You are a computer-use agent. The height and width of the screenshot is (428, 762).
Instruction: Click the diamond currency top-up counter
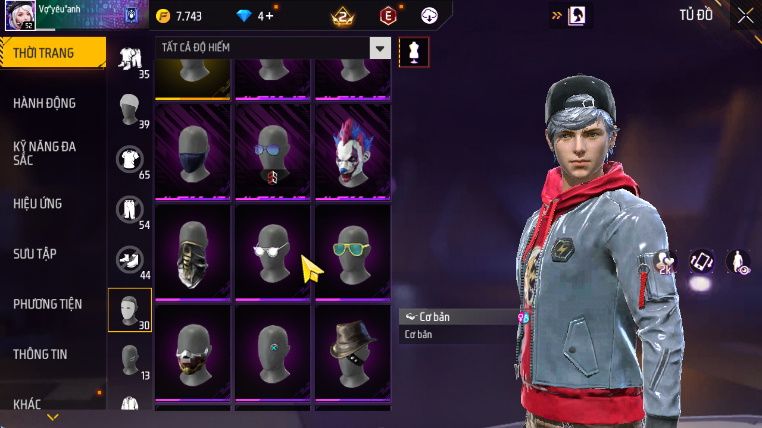point(254,16)
